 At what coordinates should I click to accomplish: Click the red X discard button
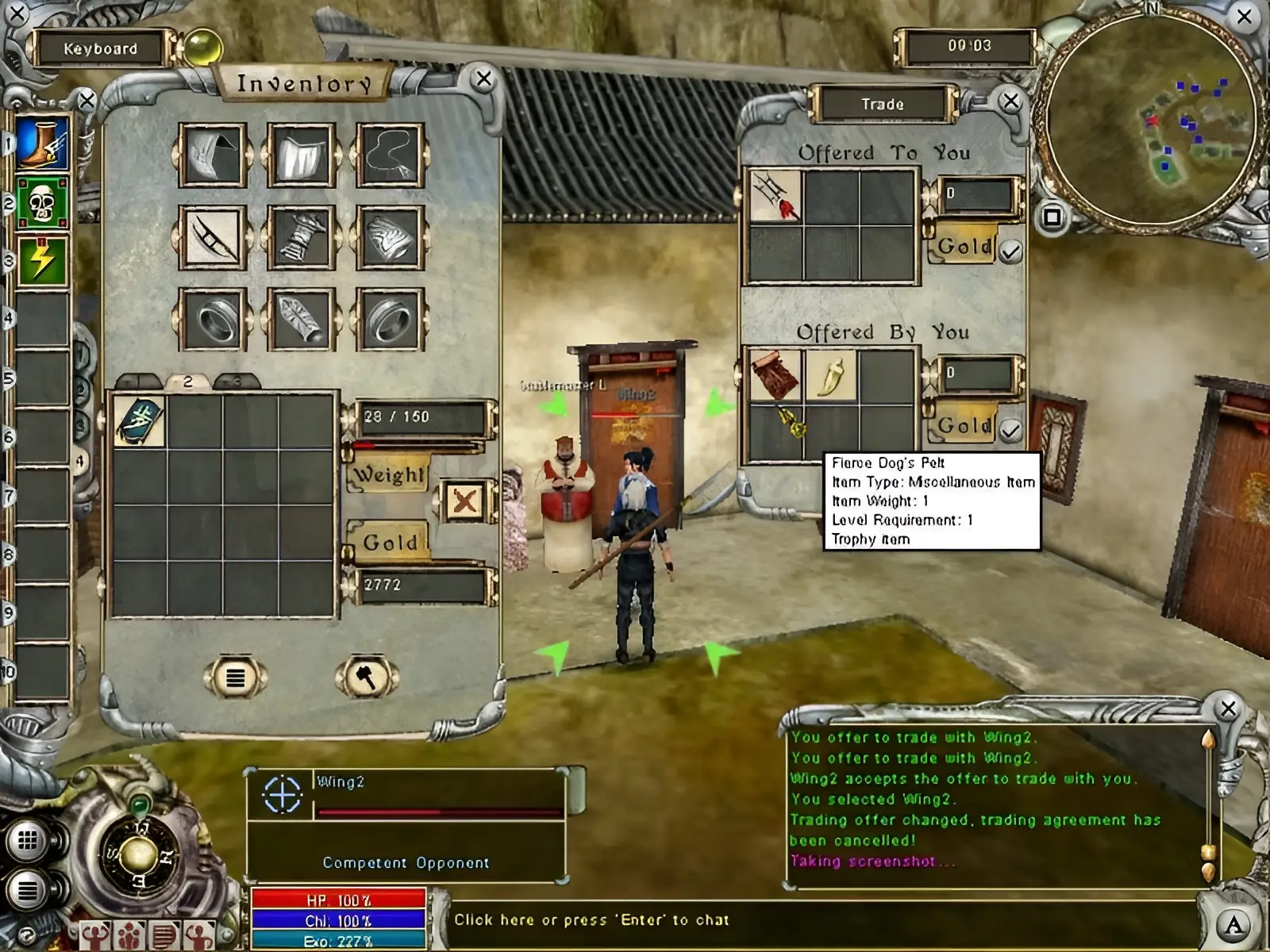464,501
